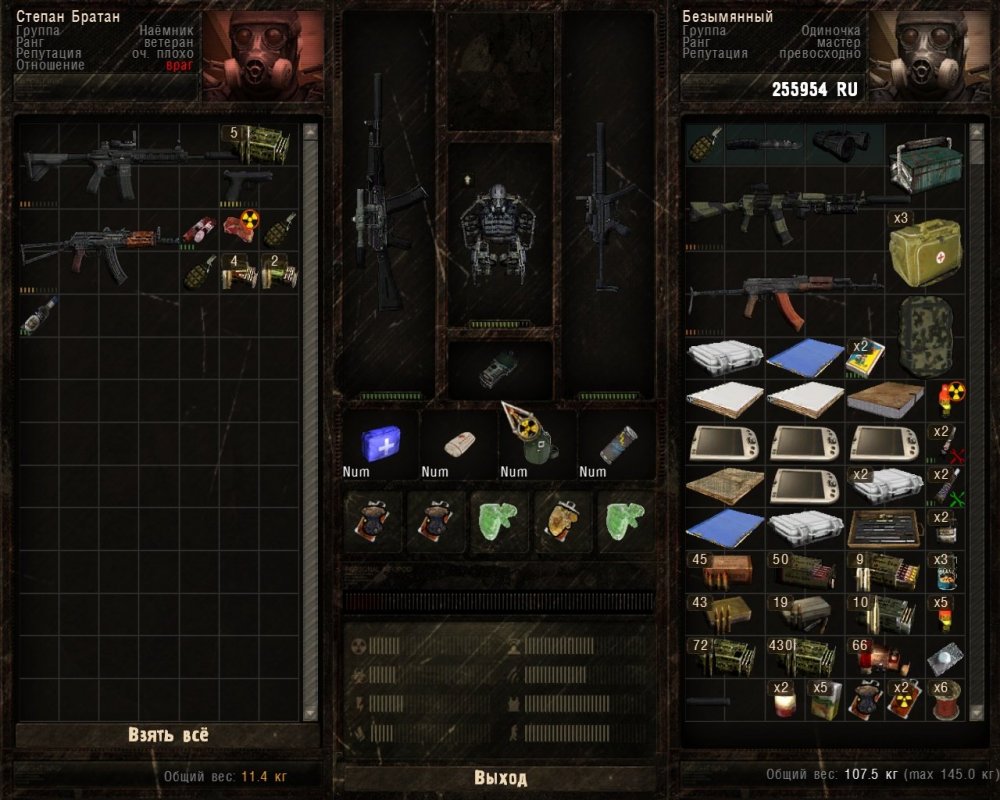Take the irradiated raw meat from the corpse
This screenshot has width=1000, height=800.
pyautogui.click(x=240, y=228)
